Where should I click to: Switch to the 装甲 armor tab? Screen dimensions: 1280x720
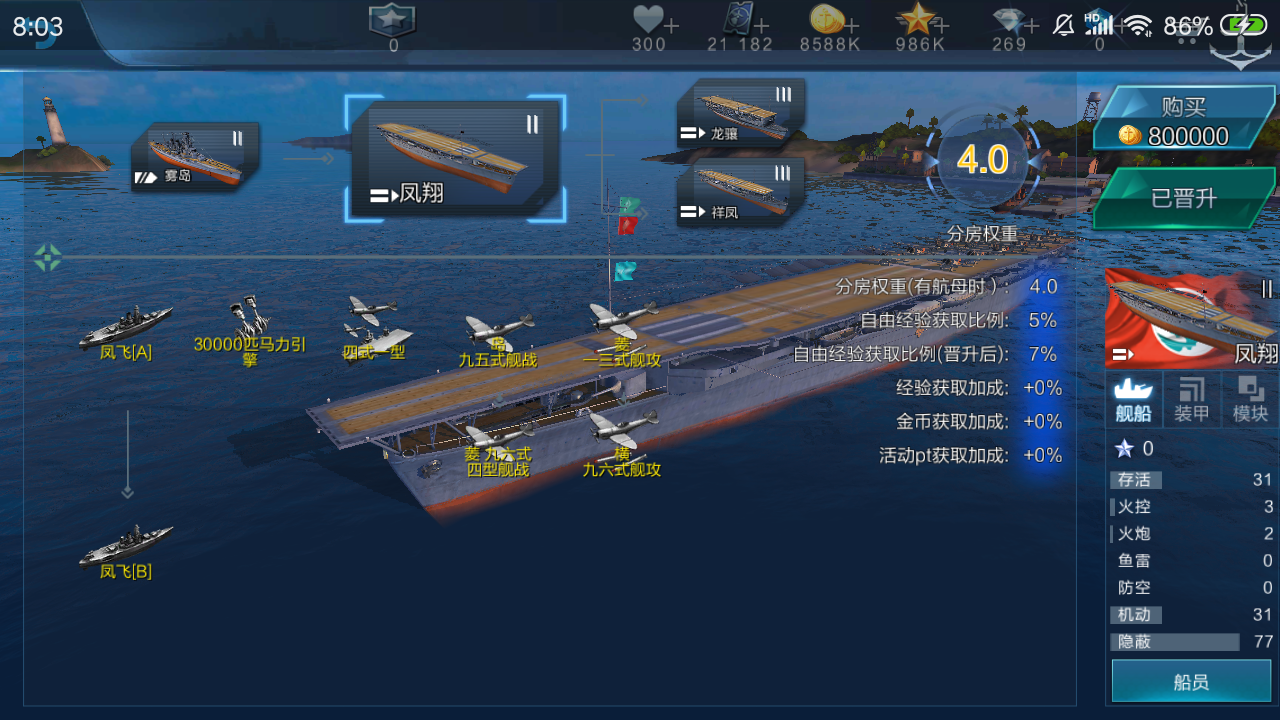pyautogui.click(x=1192, y=398)
